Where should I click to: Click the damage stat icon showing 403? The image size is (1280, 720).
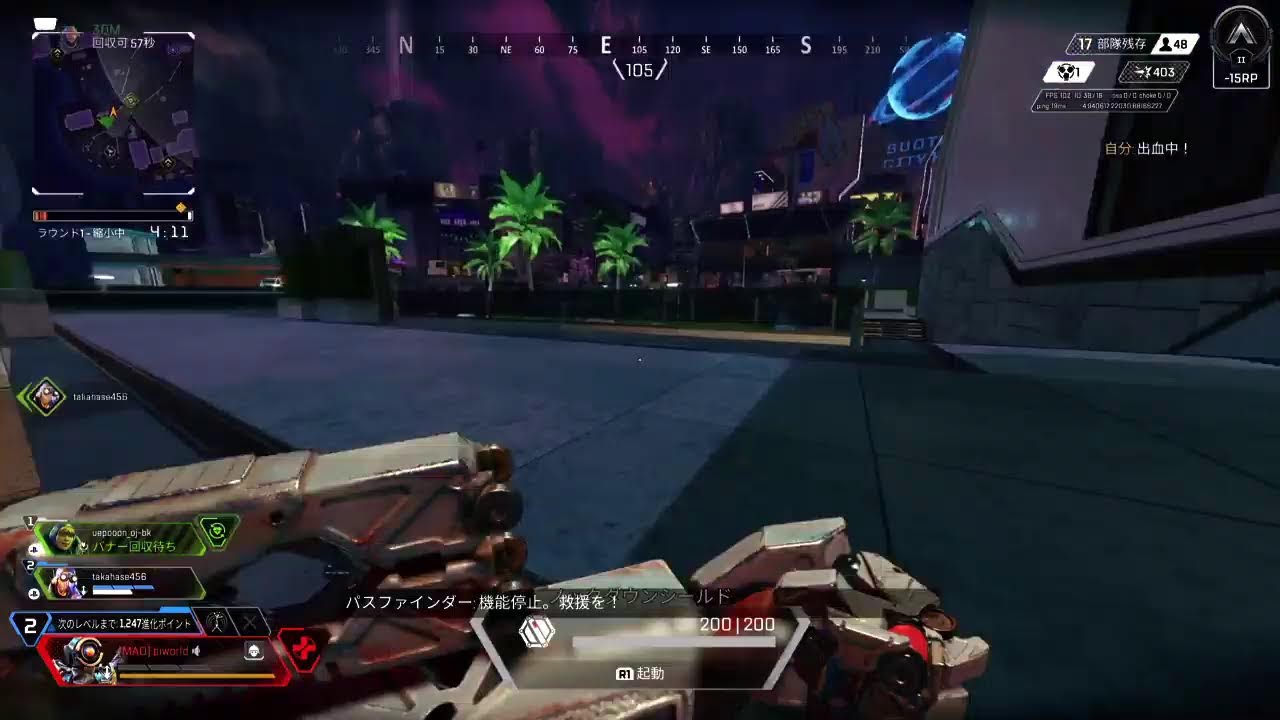[x=1142, y=72]
